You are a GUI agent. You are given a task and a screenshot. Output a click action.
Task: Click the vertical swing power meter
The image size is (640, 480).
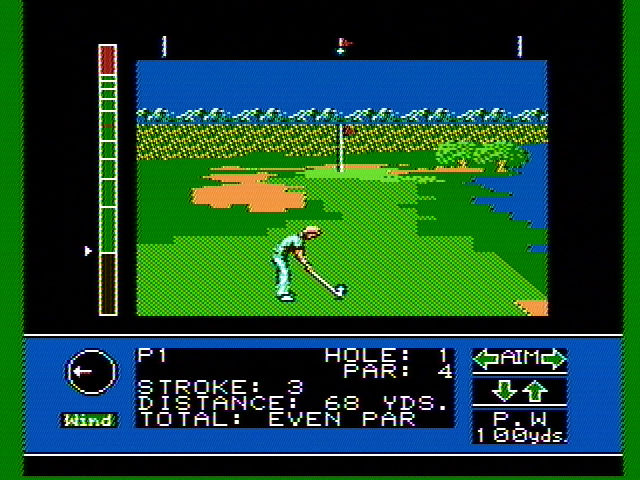pos(107,180)
